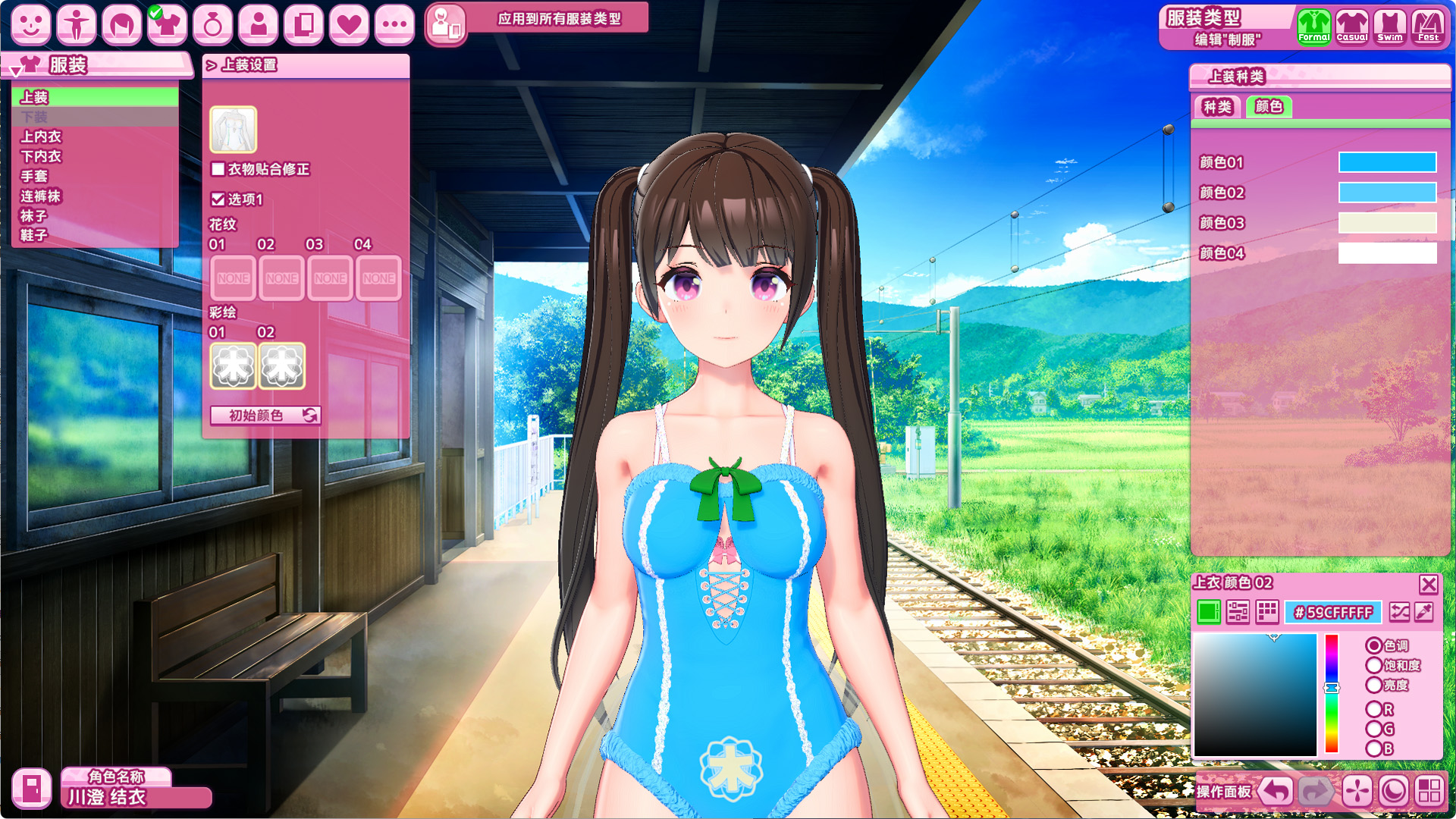Open the face editing tab icon
Screen dimensions: 1456x819
(x=31, y=24)
